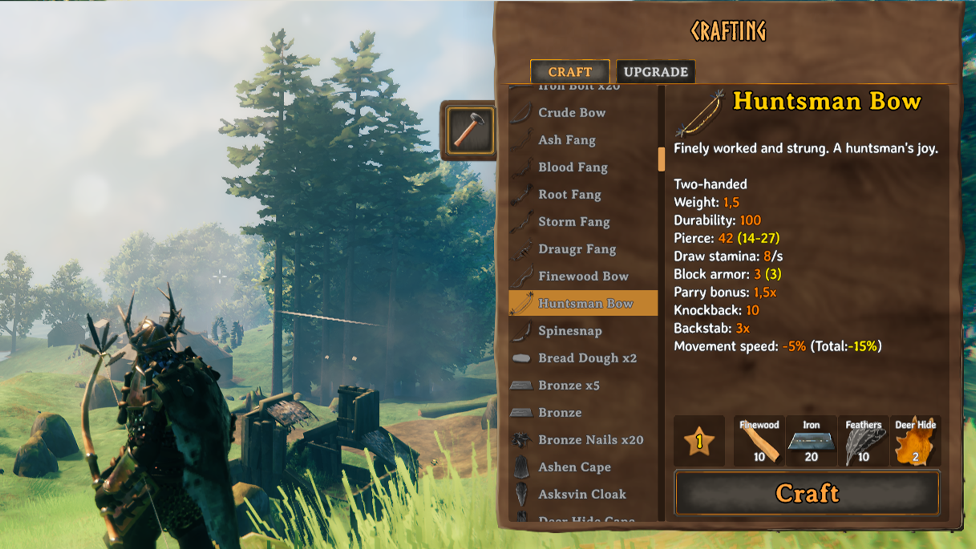The image size is (976, 549).
Task: Choose the Finewood Bow recipe
Action: point(583,276)
